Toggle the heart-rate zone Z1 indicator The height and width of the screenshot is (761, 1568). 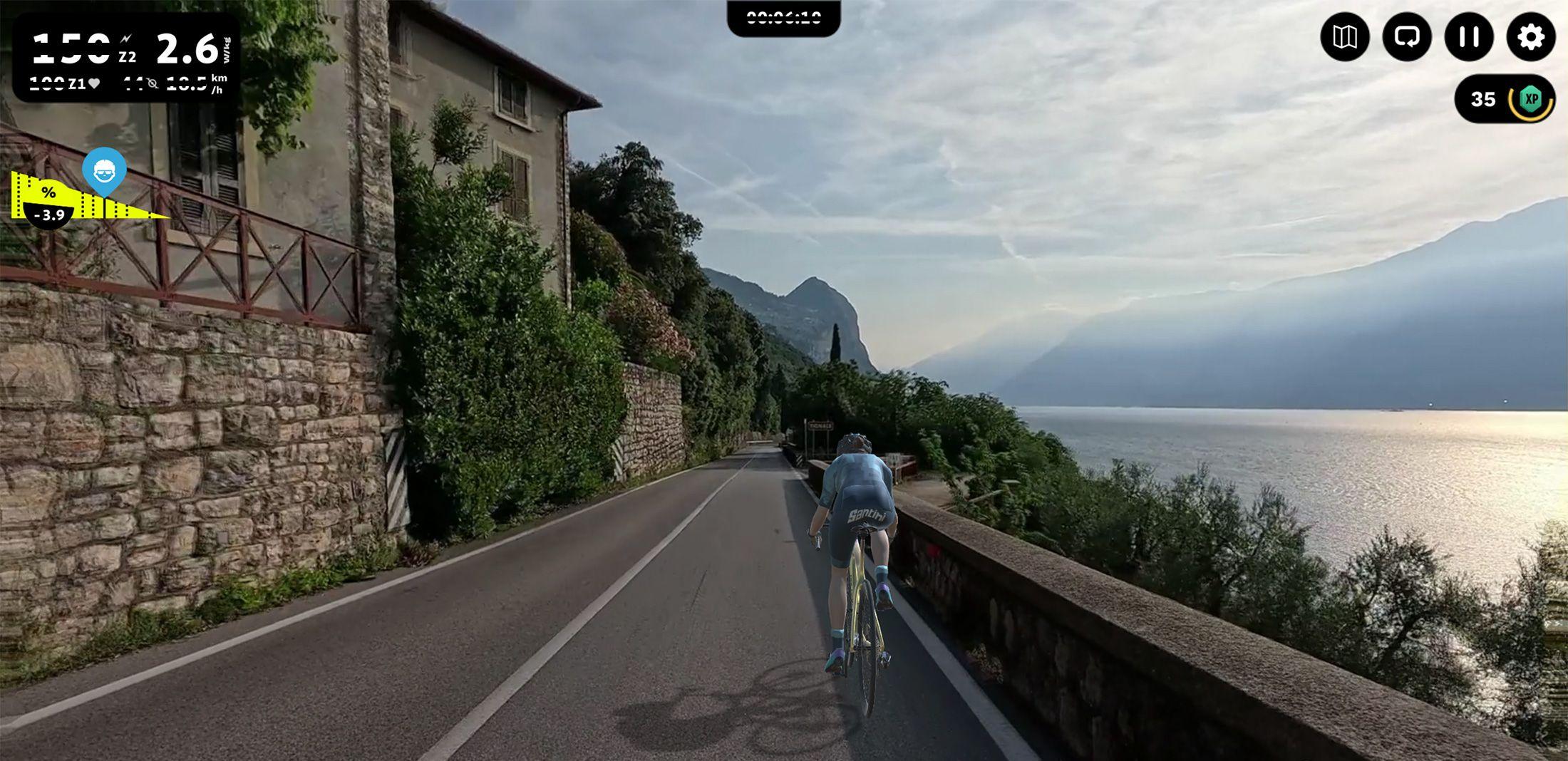tap(76, 84)
